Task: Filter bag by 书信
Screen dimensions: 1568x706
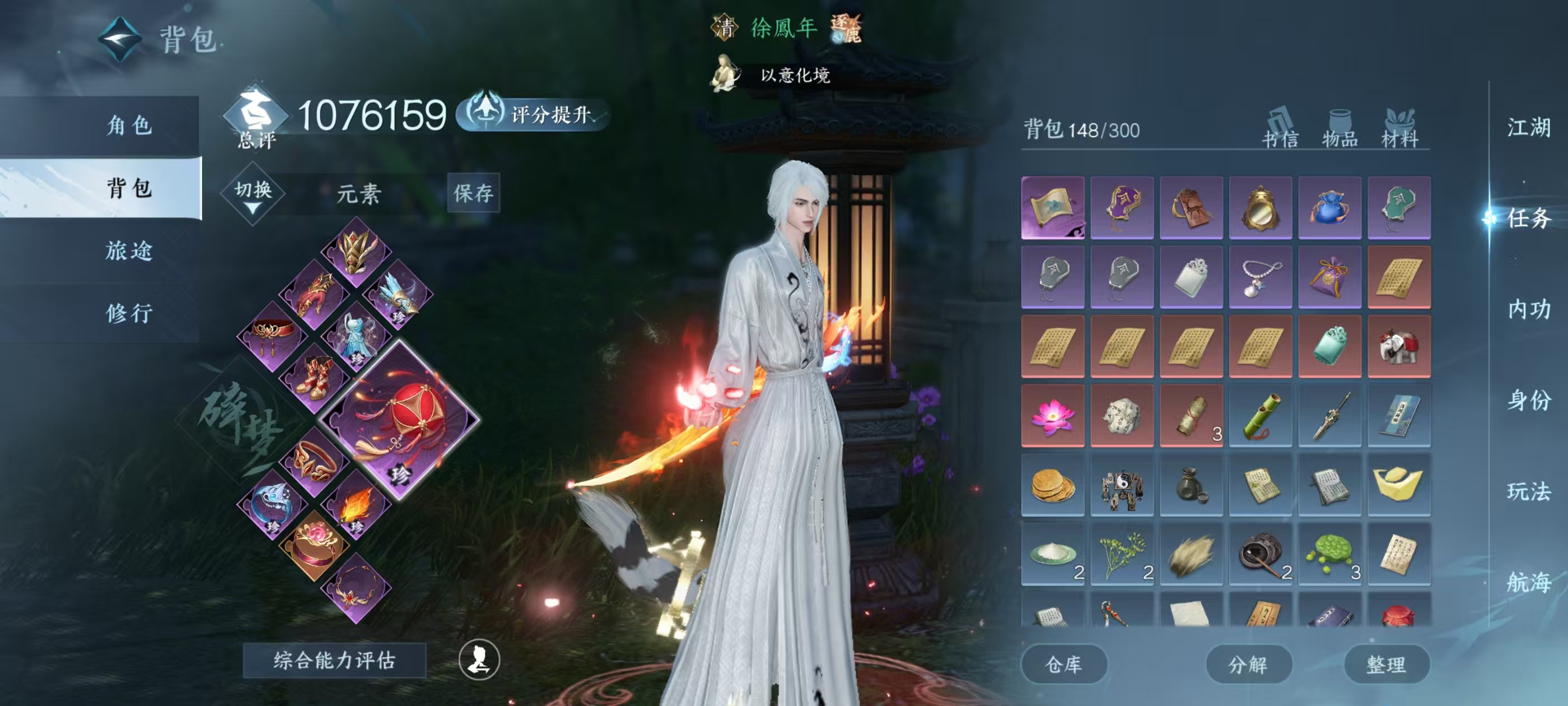Action: click(1280, 130)
